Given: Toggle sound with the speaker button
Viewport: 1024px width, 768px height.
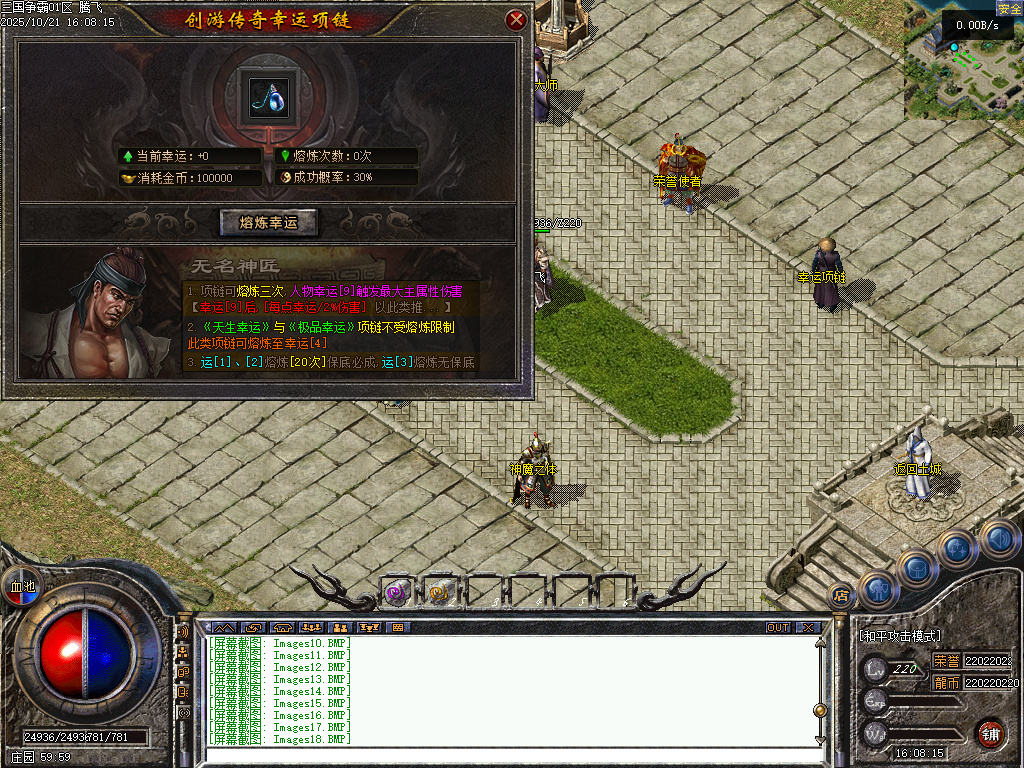Looking at the screenshot, I should pos(998,537).
